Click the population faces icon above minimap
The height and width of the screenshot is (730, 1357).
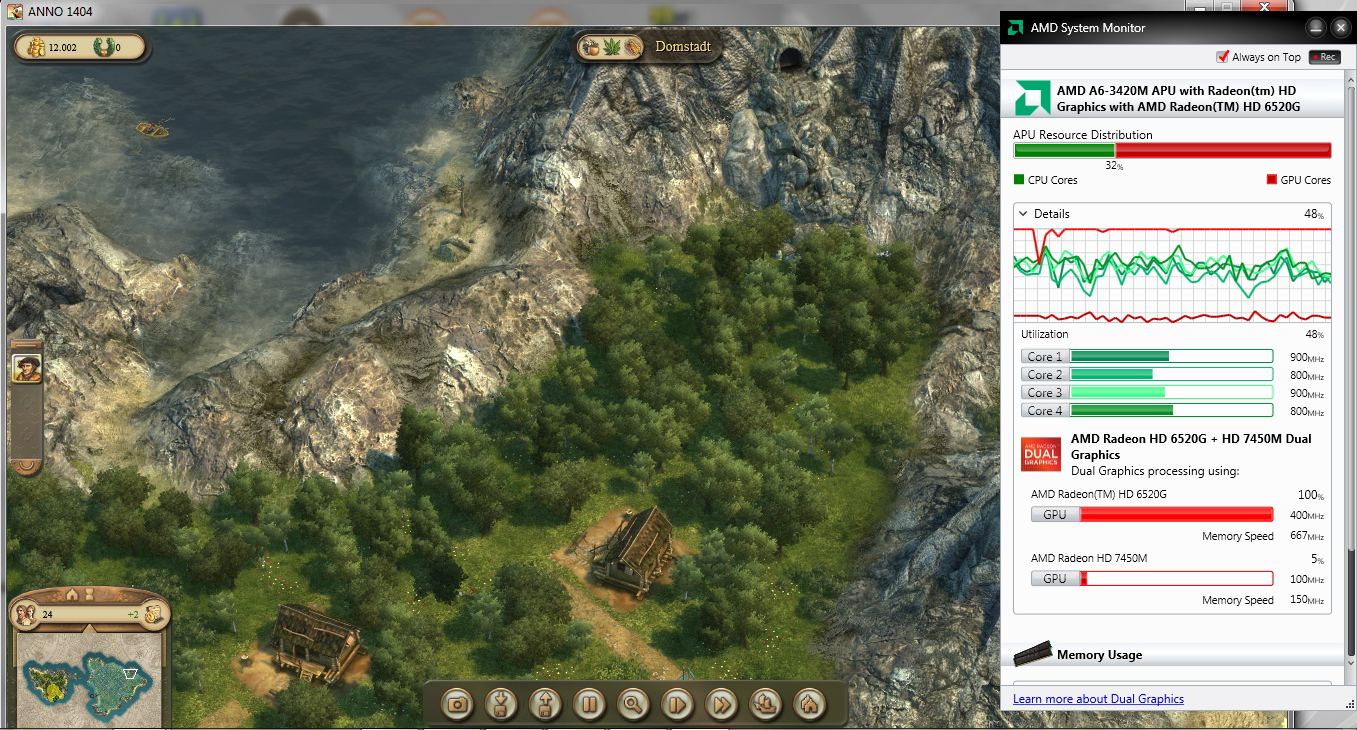pos(26,614)
